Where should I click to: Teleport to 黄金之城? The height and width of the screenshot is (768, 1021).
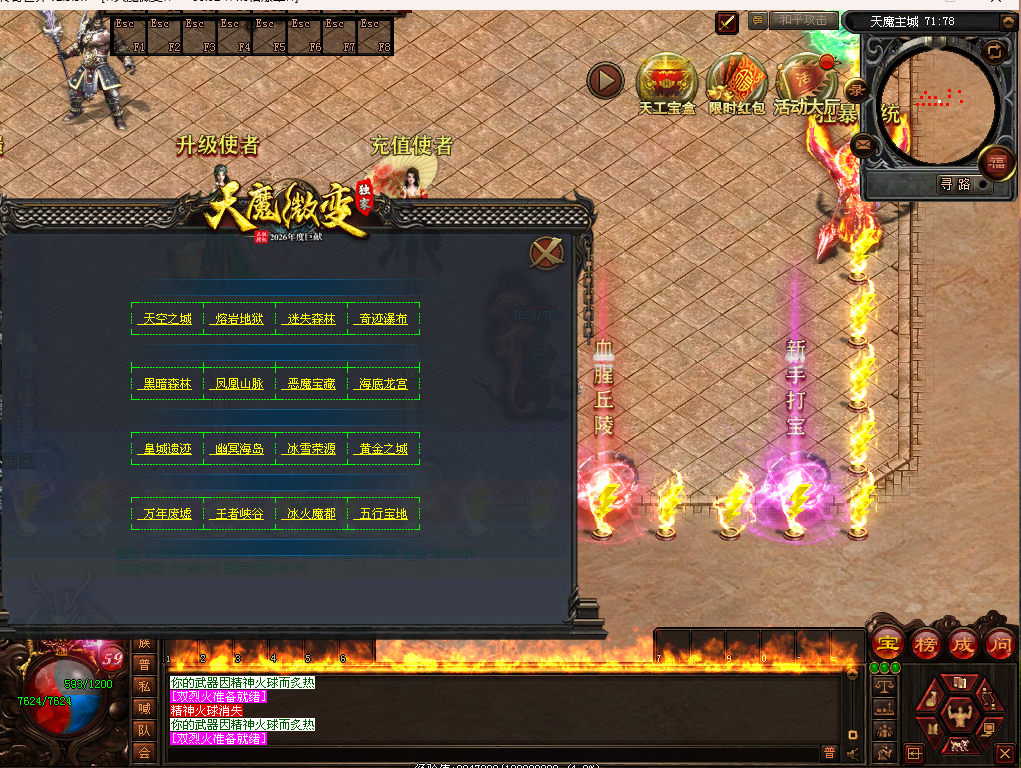(383, 449)
